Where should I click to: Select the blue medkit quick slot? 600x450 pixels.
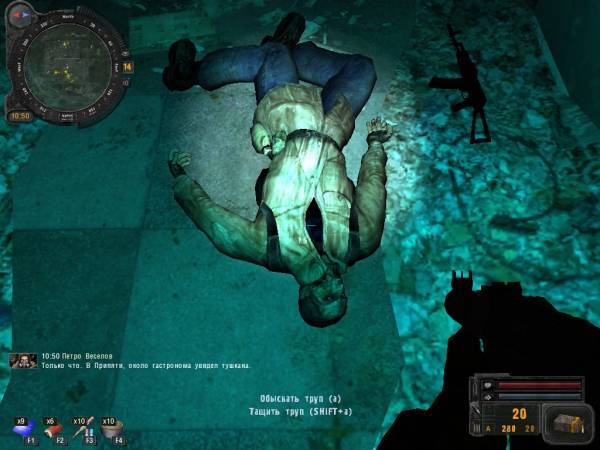pos(22,429)
